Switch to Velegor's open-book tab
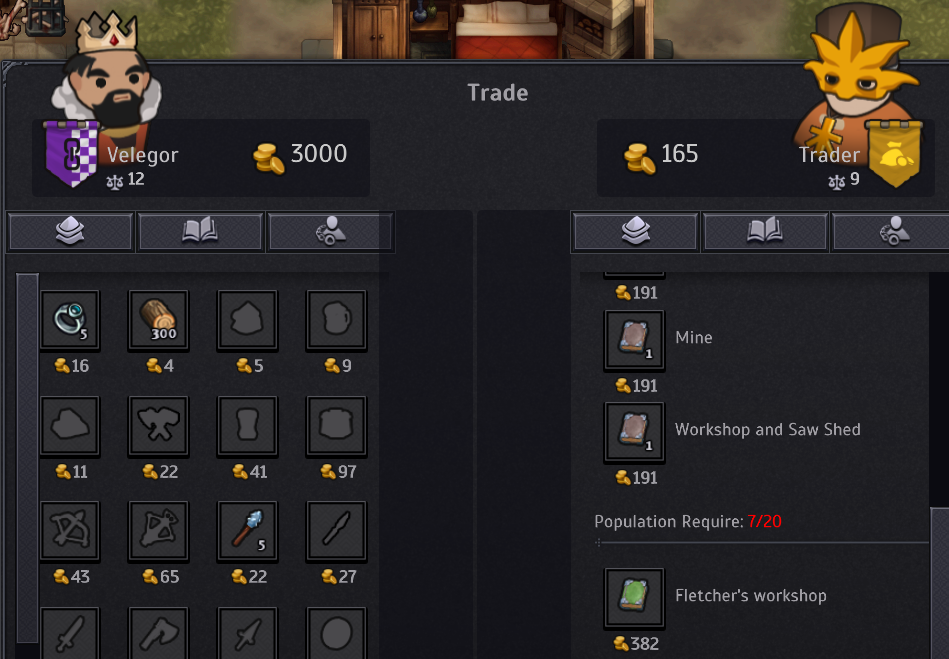 [x=201, y=232]
